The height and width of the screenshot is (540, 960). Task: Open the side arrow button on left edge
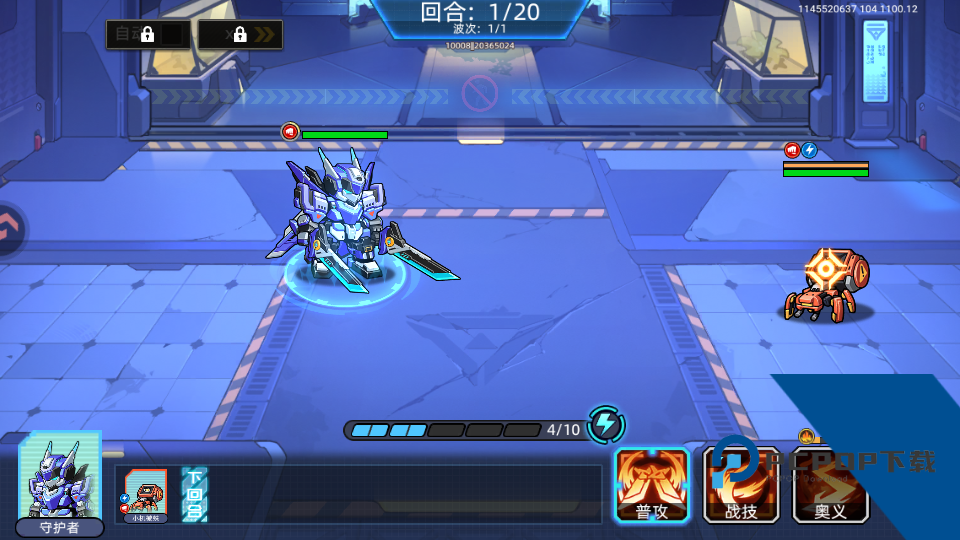click(x=10, y=229)
